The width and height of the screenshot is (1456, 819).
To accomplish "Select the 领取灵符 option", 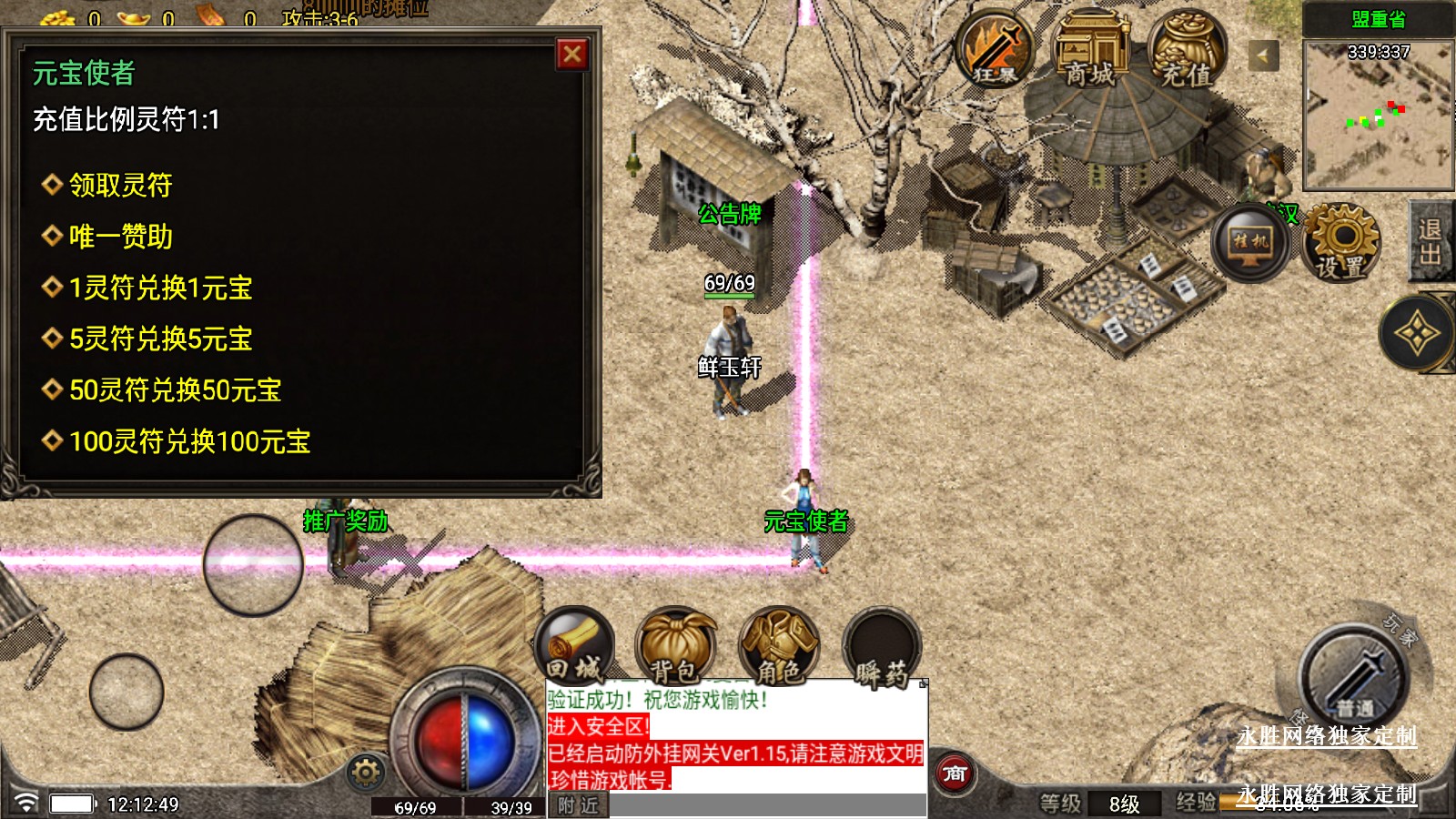I will coord(120,186).
